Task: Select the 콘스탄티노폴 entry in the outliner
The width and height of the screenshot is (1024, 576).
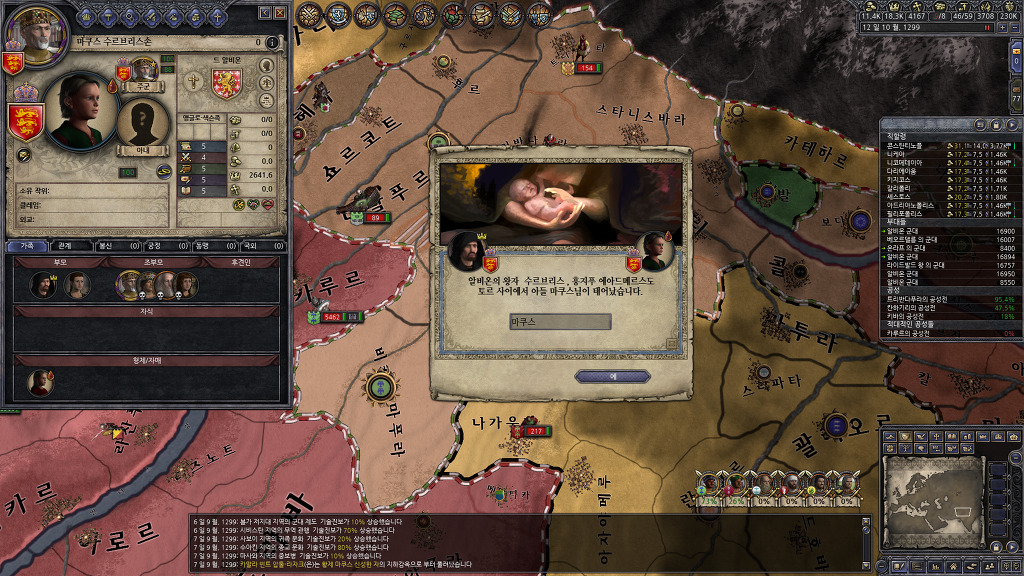Action: (x=920, y=146)
